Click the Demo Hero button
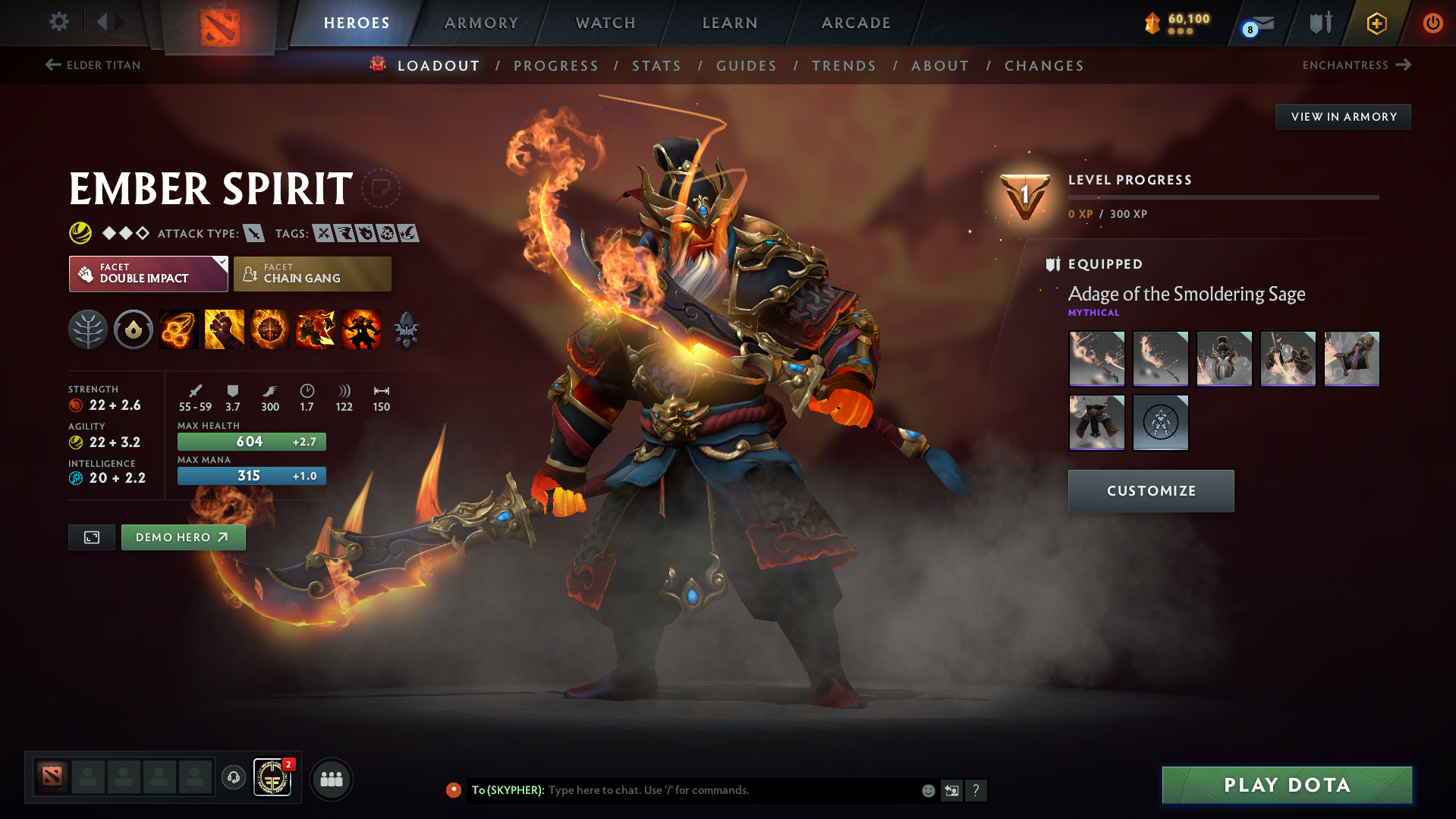Screen dimensions: 1456x819 coord(183,537)
